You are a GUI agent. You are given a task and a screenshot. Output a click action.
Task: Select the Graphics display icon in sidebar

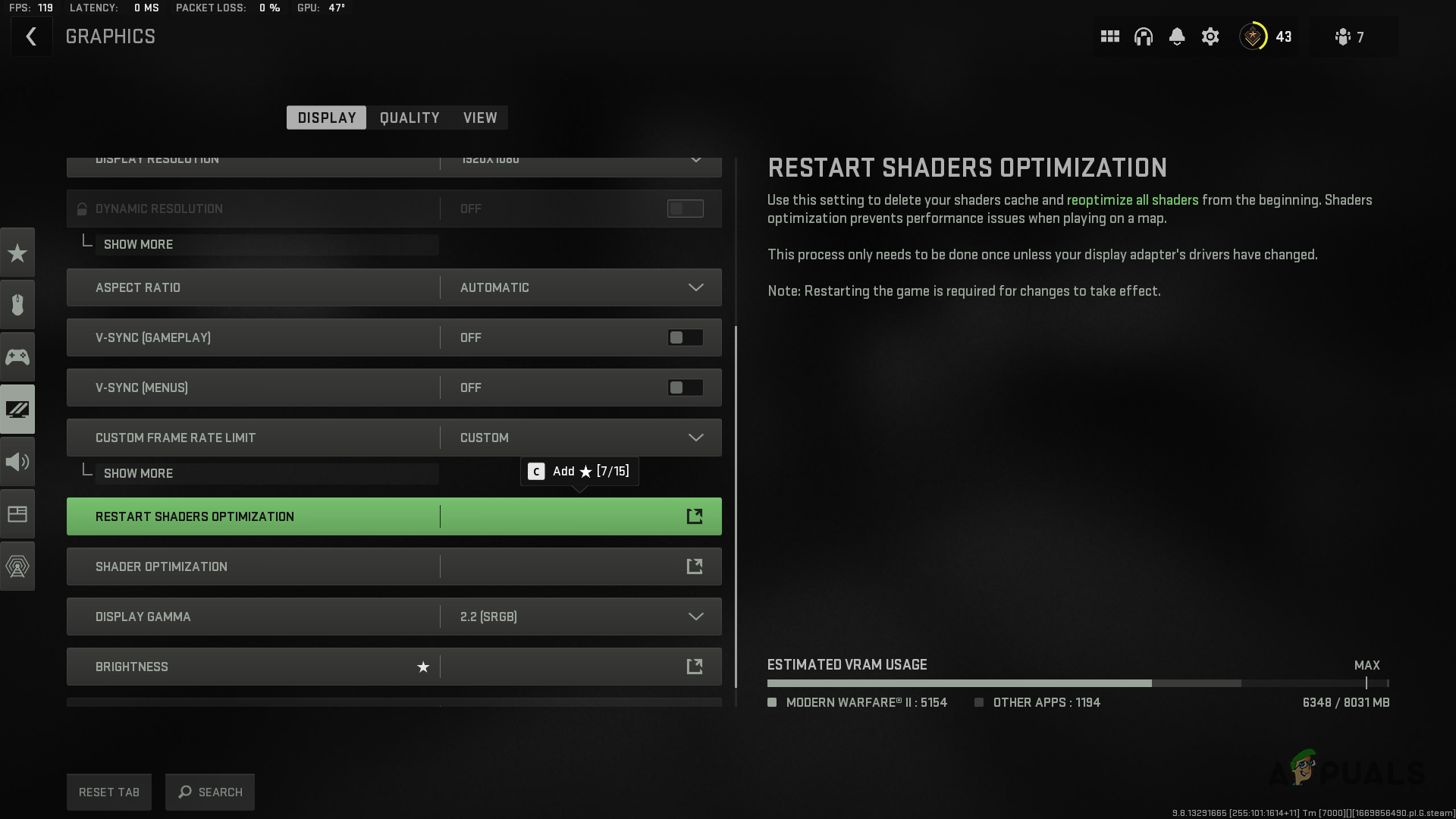(17, 409)
